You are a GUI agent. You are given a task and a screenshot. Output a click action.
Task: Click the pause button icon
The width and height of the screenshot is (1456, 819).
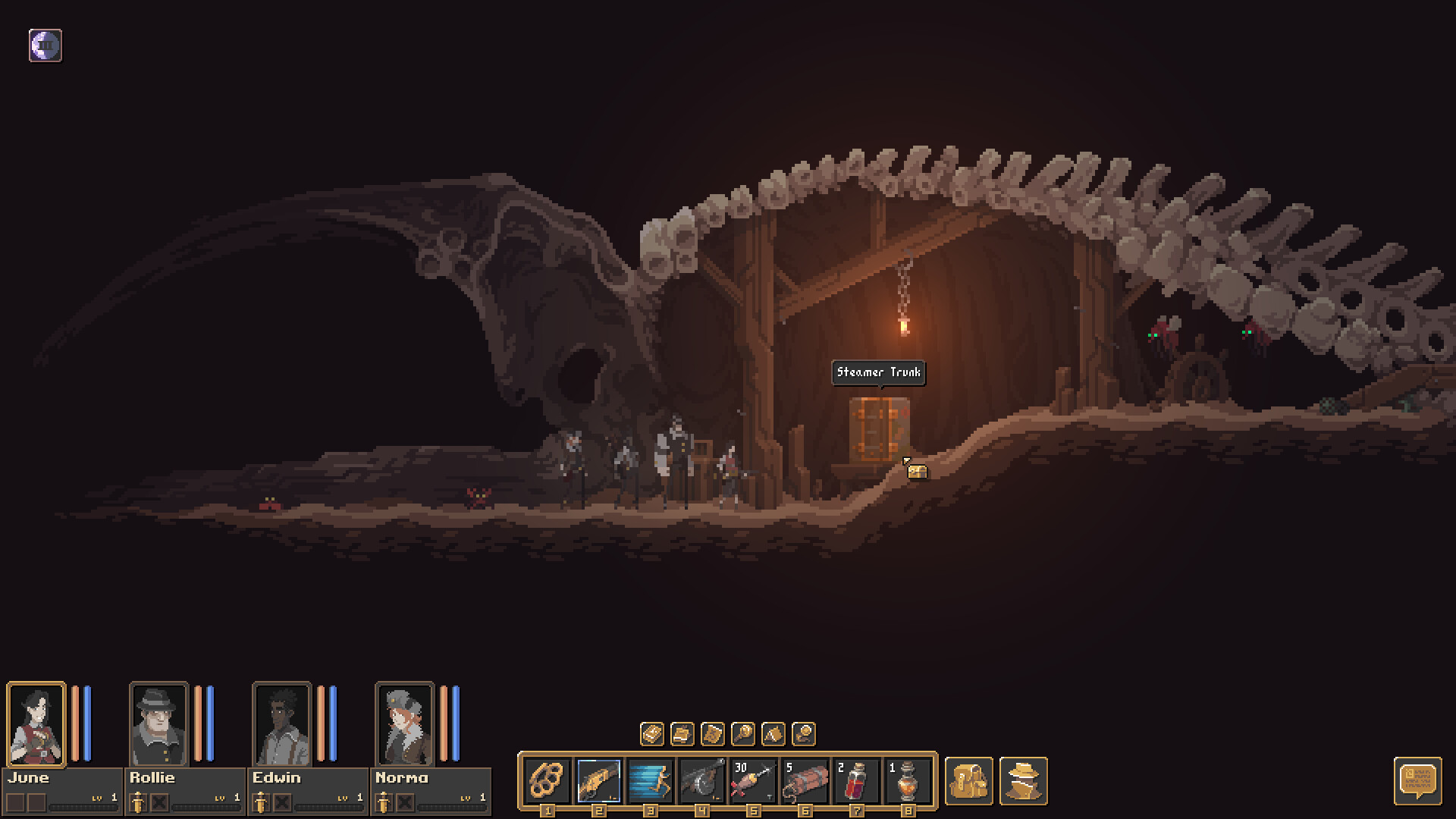pos(45,45)
